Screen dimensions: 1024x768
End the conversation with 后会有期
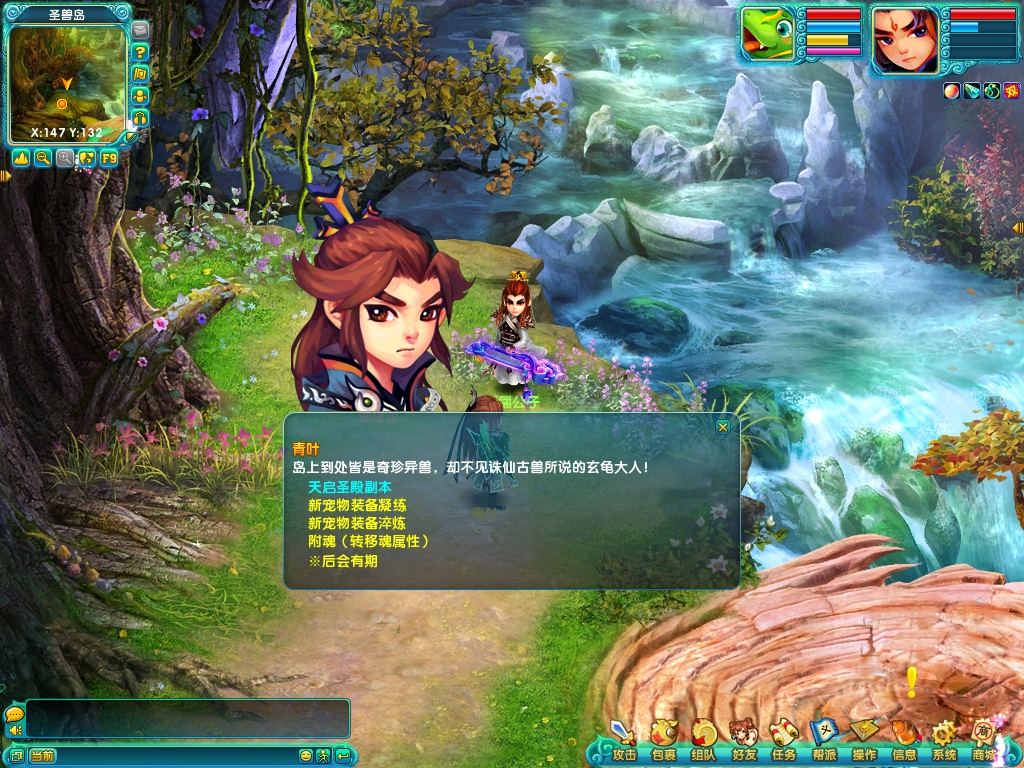coord(343,561)
